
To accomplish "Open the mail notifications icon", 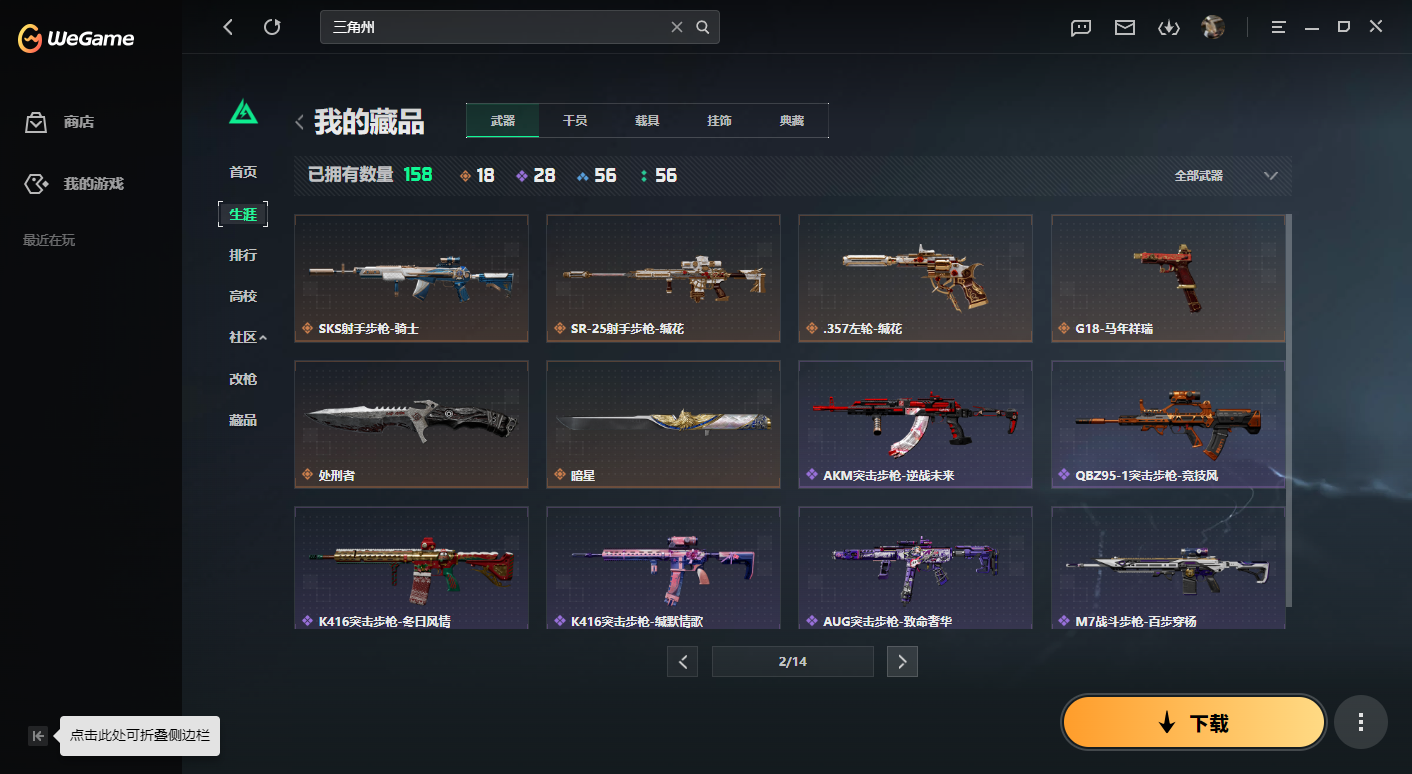I will [1124, 27].
